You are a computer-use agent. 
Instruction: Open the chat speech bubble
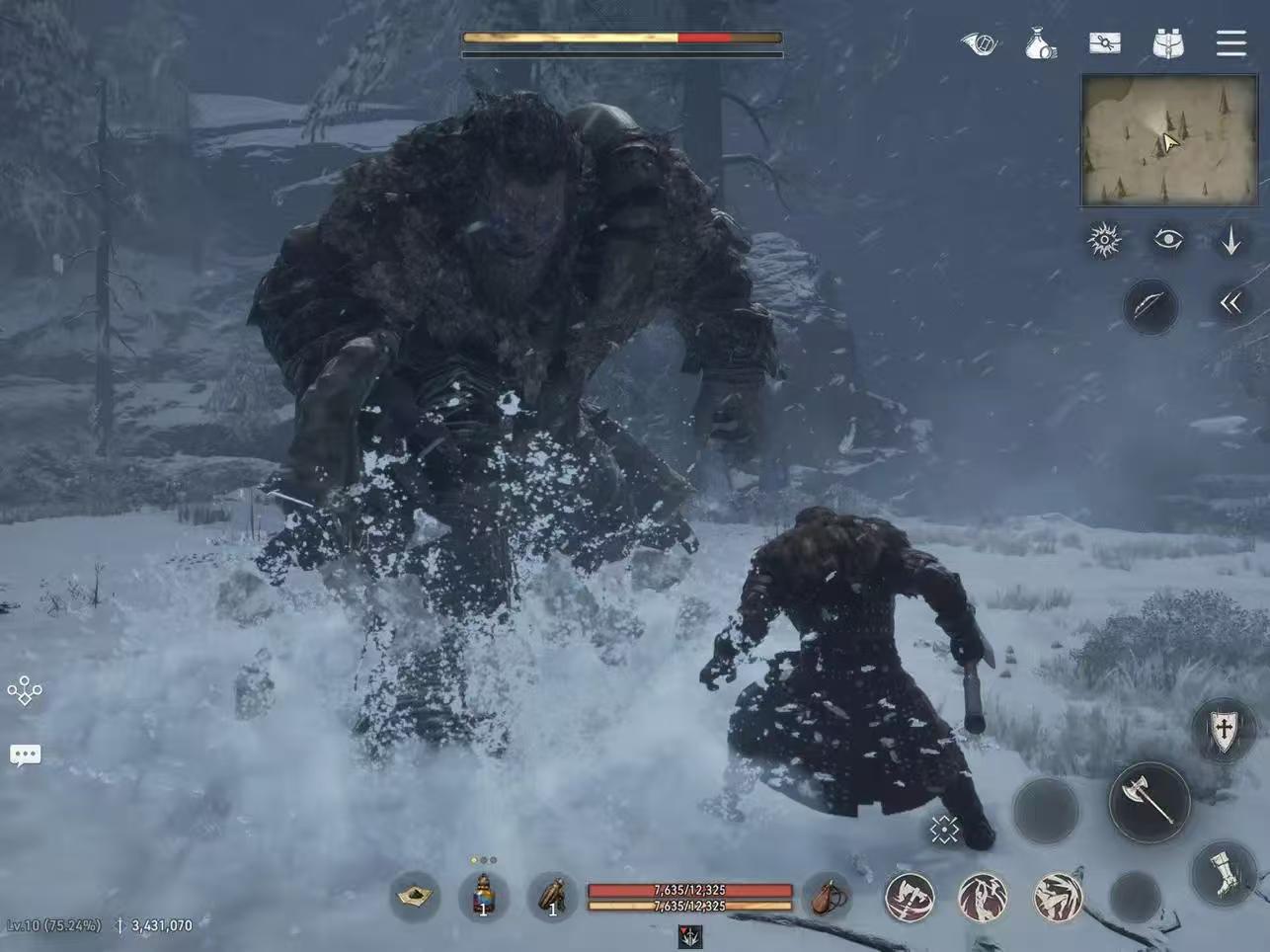click(25, 756)
